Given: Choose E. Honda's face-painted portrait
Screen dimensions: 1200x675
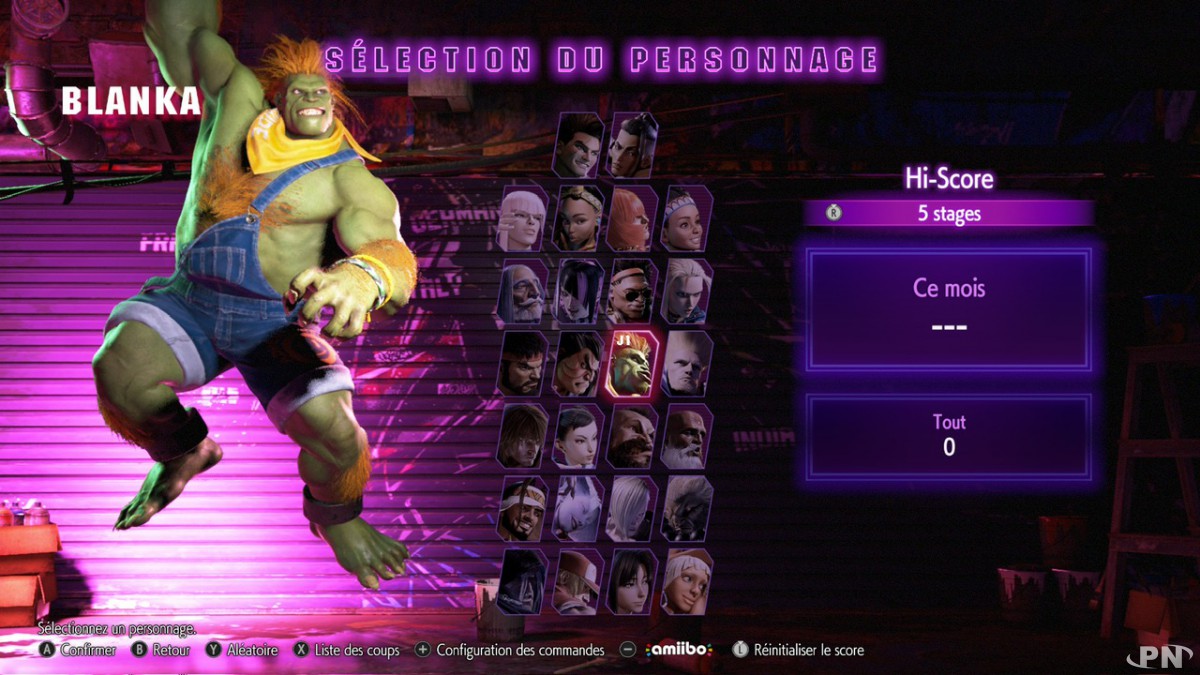Looking at the screenshot, I should pos(579,364).
